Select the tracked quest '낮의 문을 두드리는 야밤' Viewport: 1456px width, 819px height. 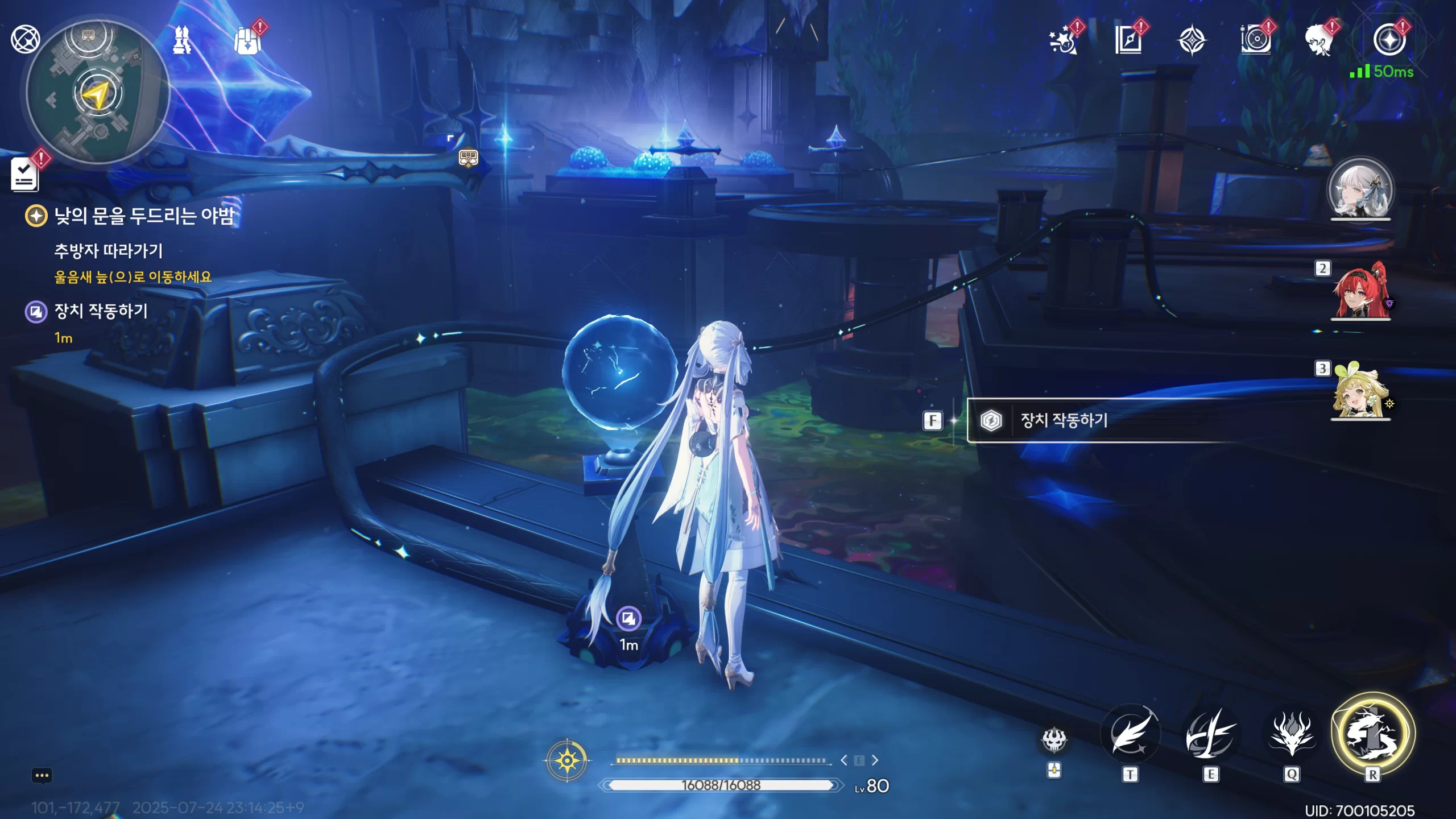(143, 216)
